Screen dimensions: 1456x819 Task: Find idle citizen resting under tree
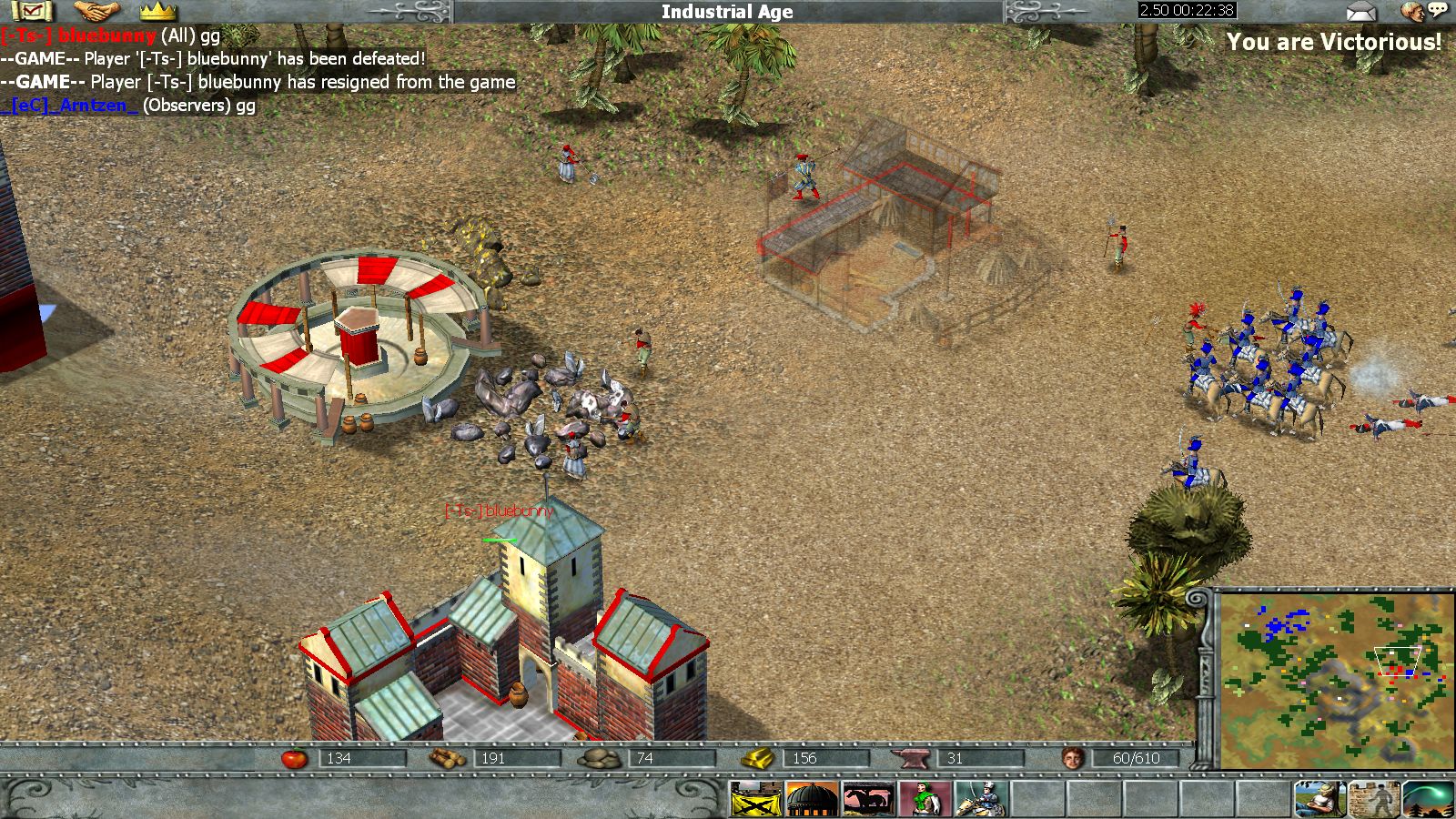tap(1319, 800)
